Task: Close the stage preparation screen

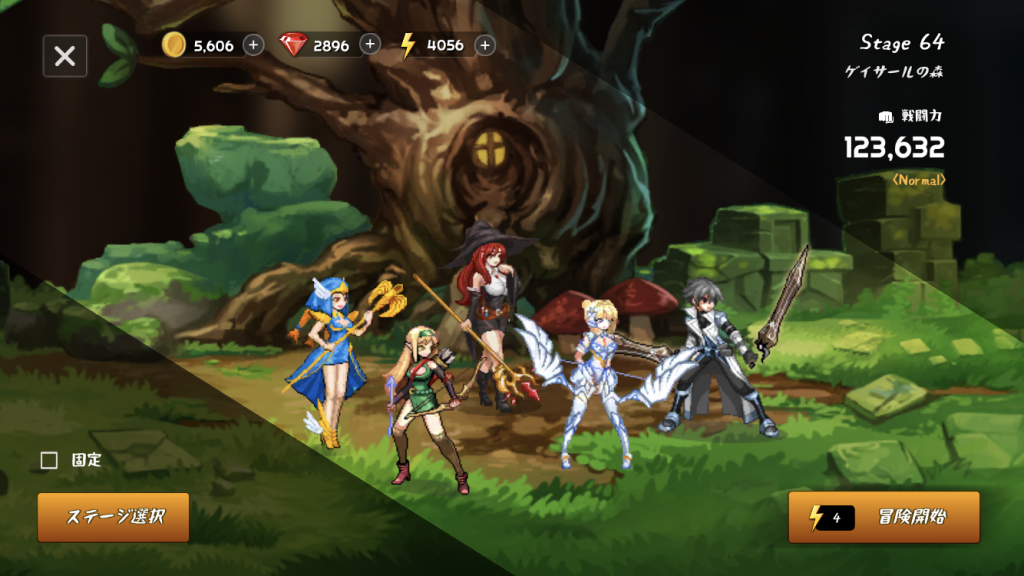Action: (65, 56)
